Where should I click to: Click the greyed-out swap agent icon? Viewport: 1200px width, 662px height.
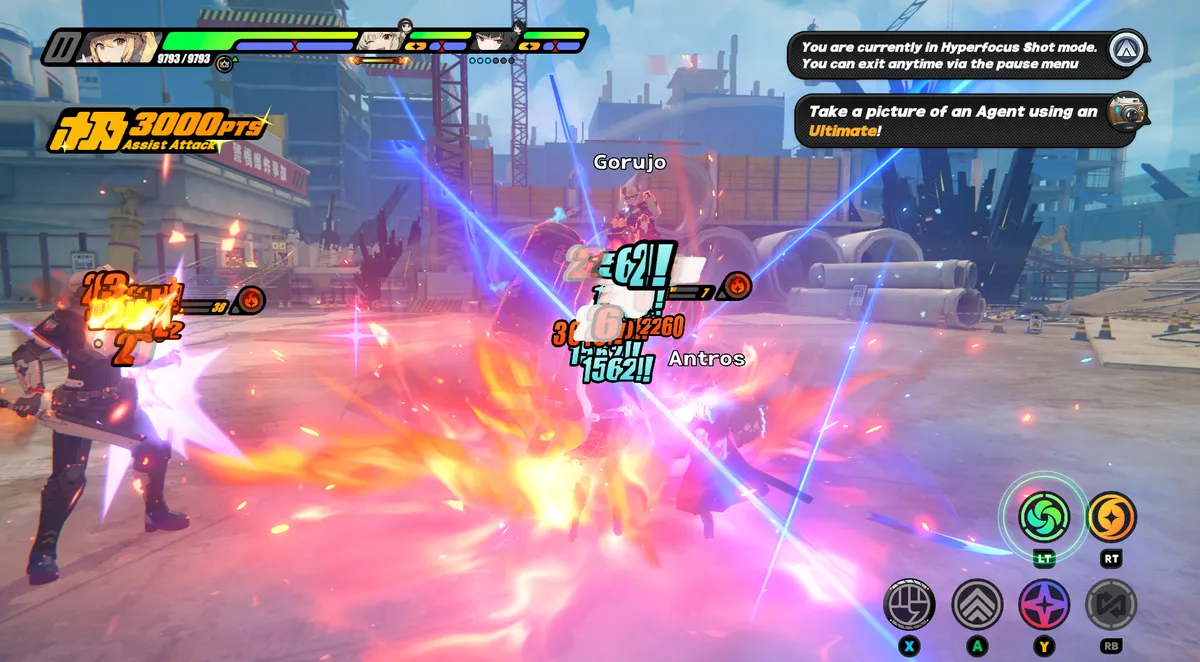tap(1111, 604)
